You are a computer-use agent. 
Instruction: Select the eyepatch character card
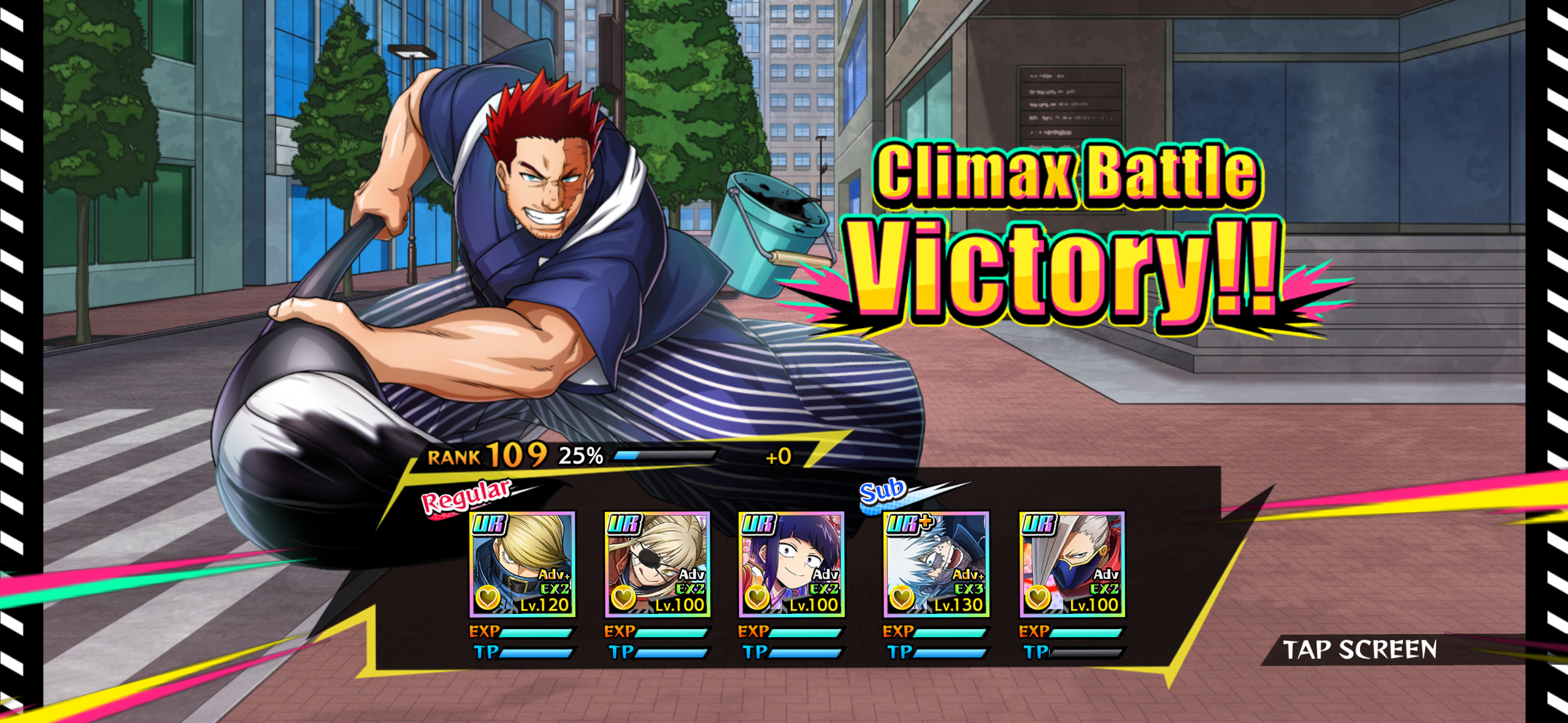coord(657,564)
